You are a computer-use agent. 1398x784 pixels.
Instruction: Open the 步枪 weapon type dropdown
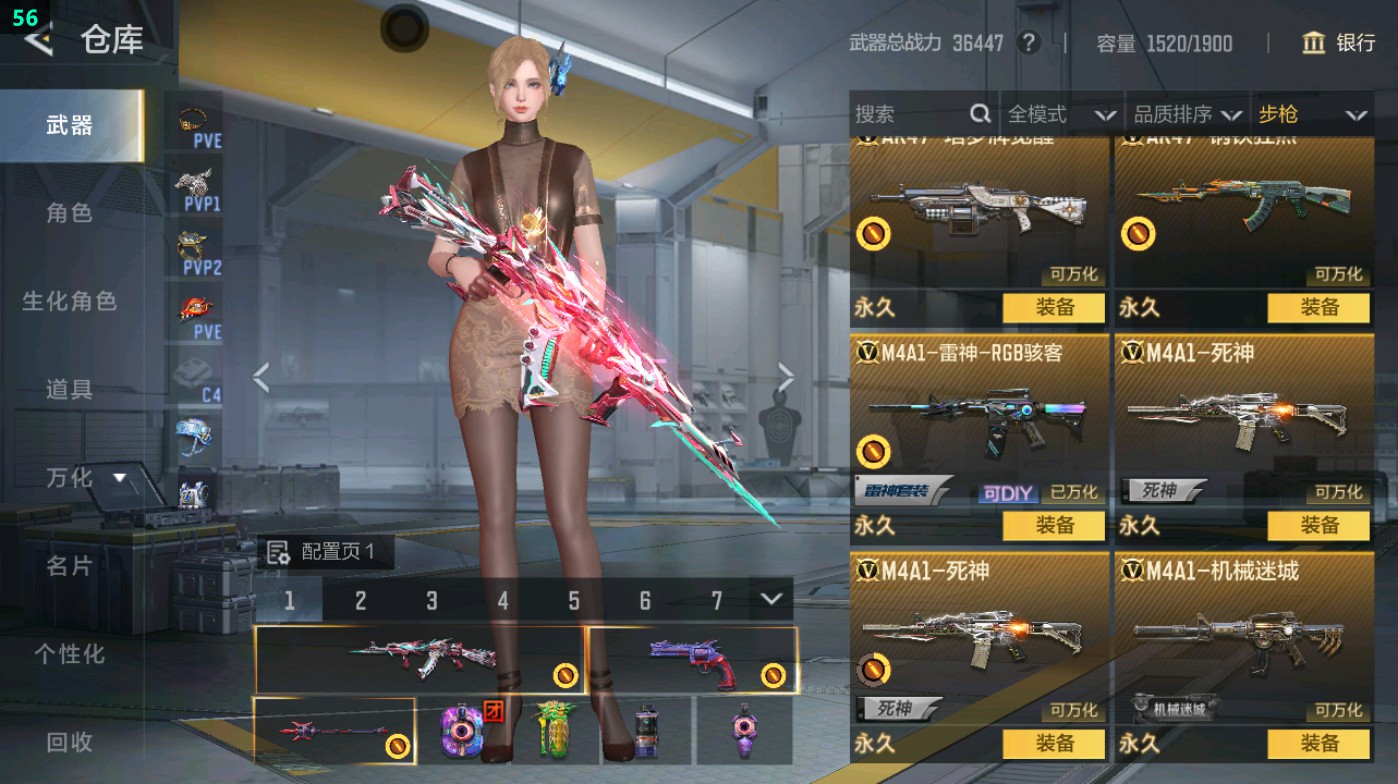(1311, 114)
